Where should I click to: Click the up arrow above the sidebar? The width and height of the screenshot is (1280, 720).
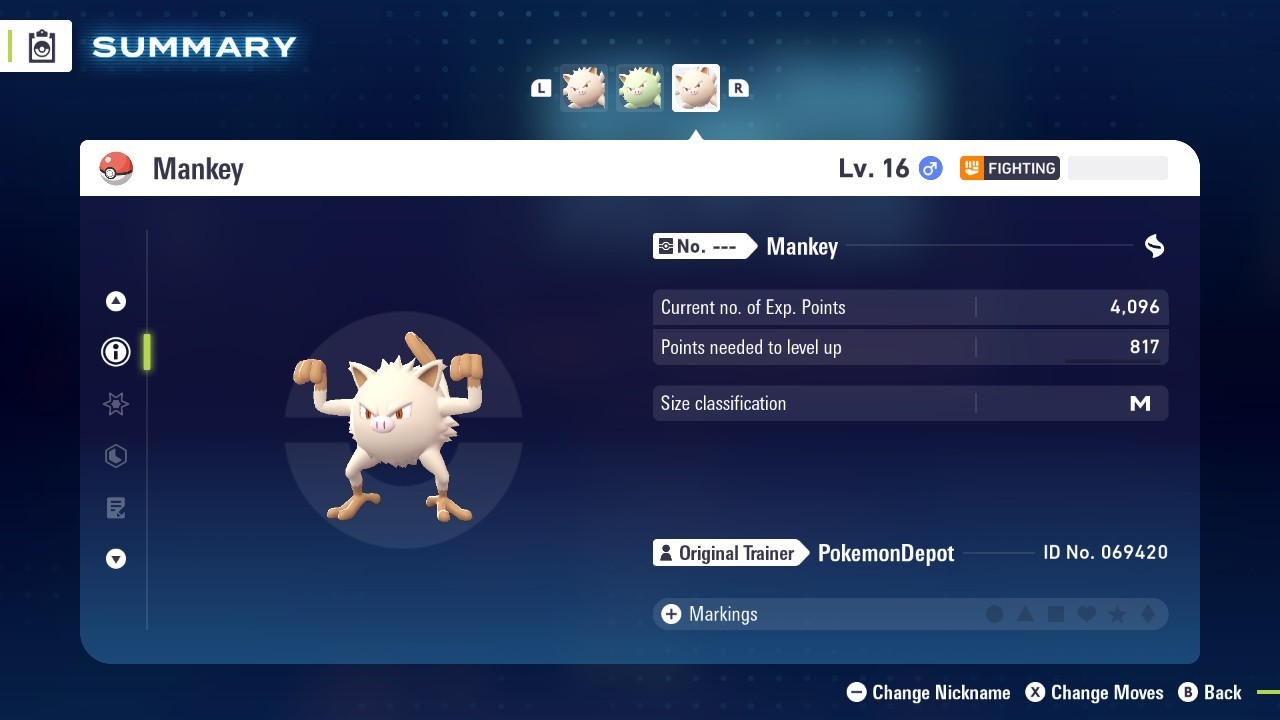[x=116, y=300]
